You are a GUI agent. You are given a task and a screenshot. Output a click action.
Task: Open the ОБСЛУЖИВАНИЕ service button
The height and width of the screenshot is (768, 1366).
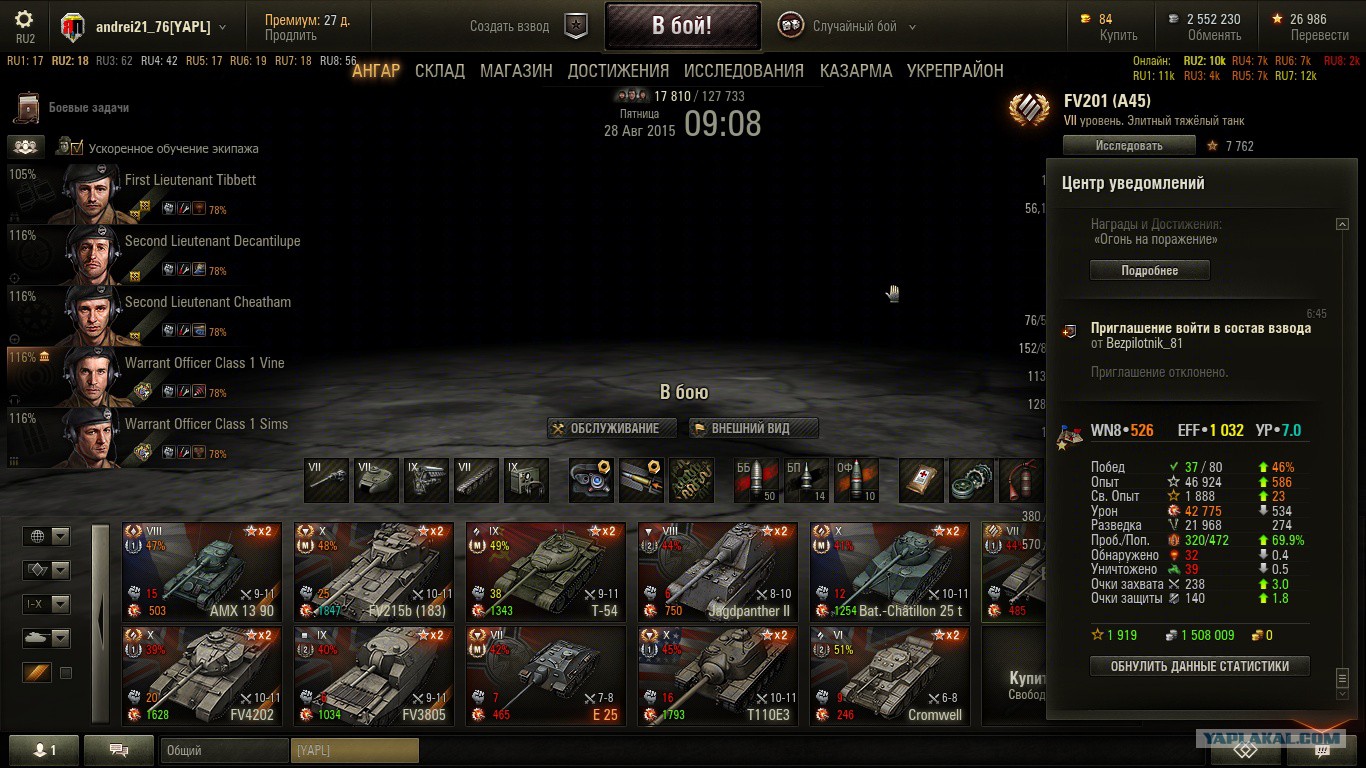613,428
